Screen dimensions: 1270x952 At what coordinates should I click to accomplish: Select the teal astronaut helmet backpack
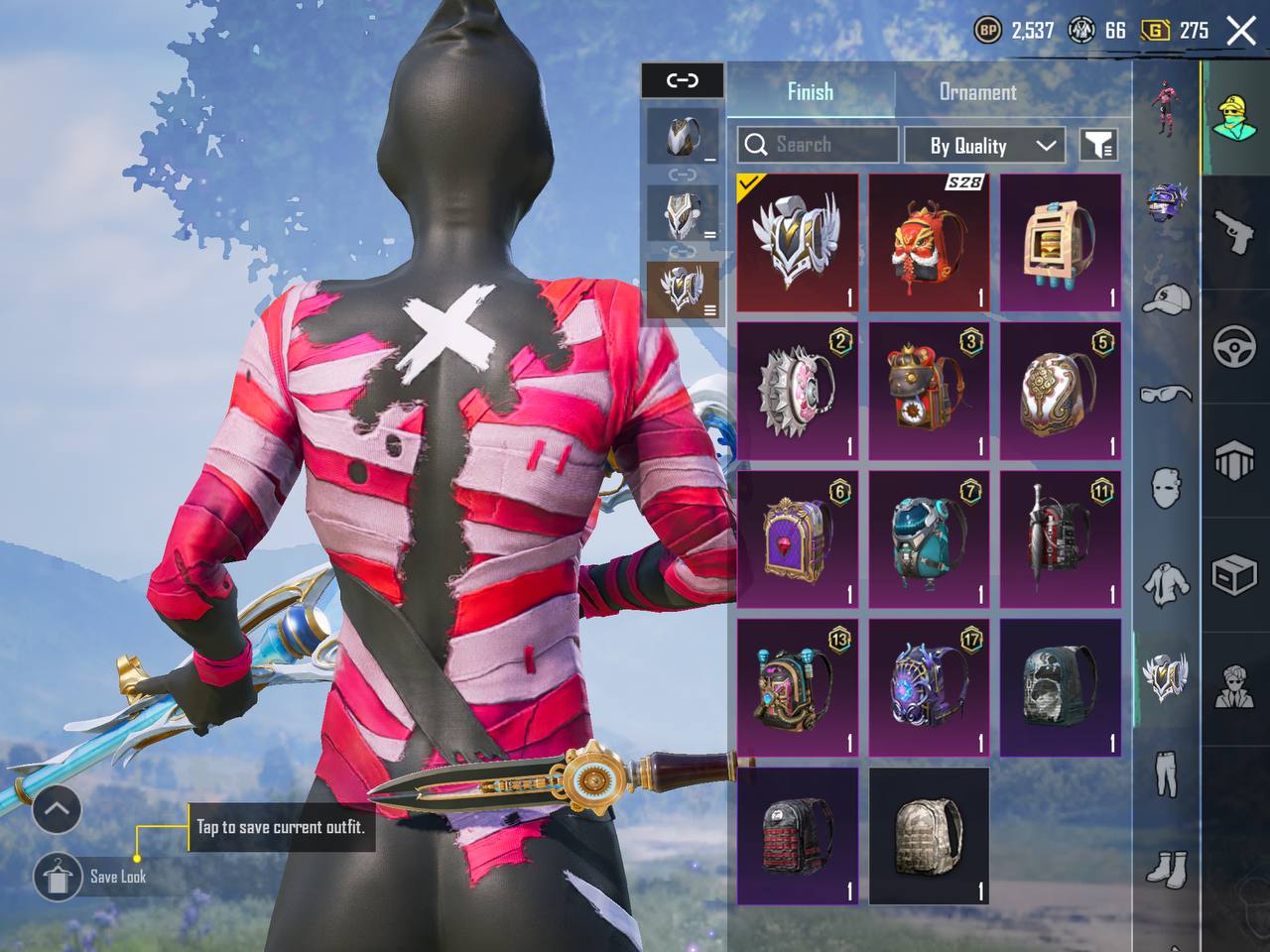[x=929, y=539]
